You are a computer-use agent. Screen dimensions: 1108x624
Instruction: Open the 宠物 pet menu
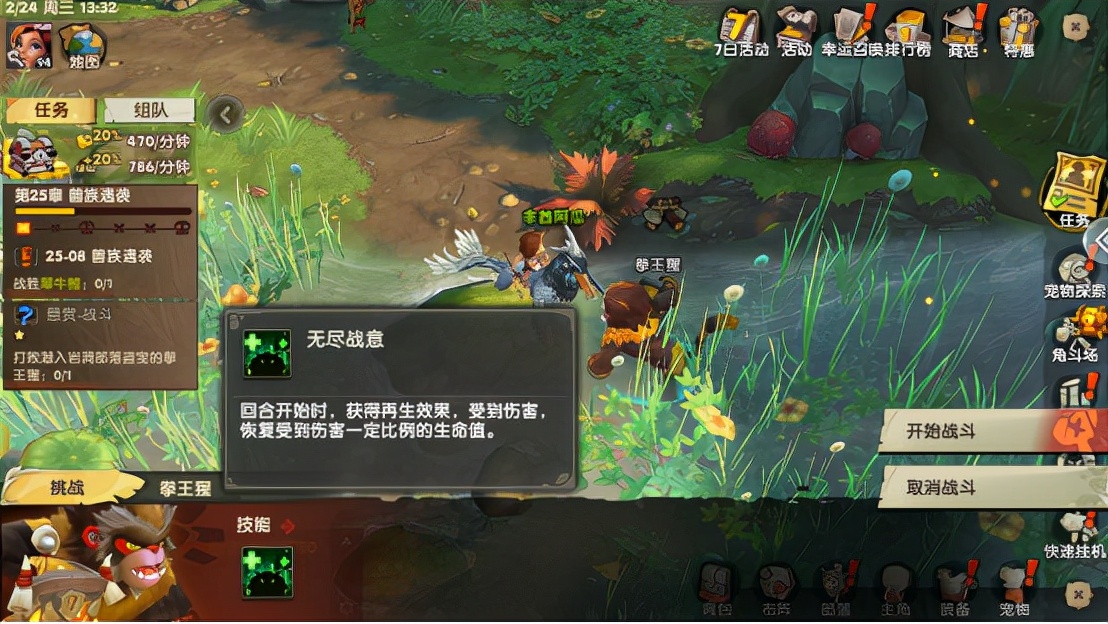click(1013, 588)
